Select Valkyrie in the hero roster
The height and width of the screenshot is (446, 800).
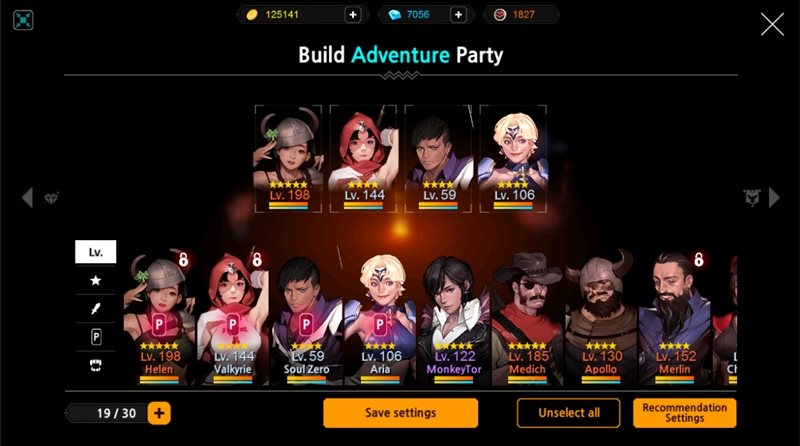(x=232, y=318)
